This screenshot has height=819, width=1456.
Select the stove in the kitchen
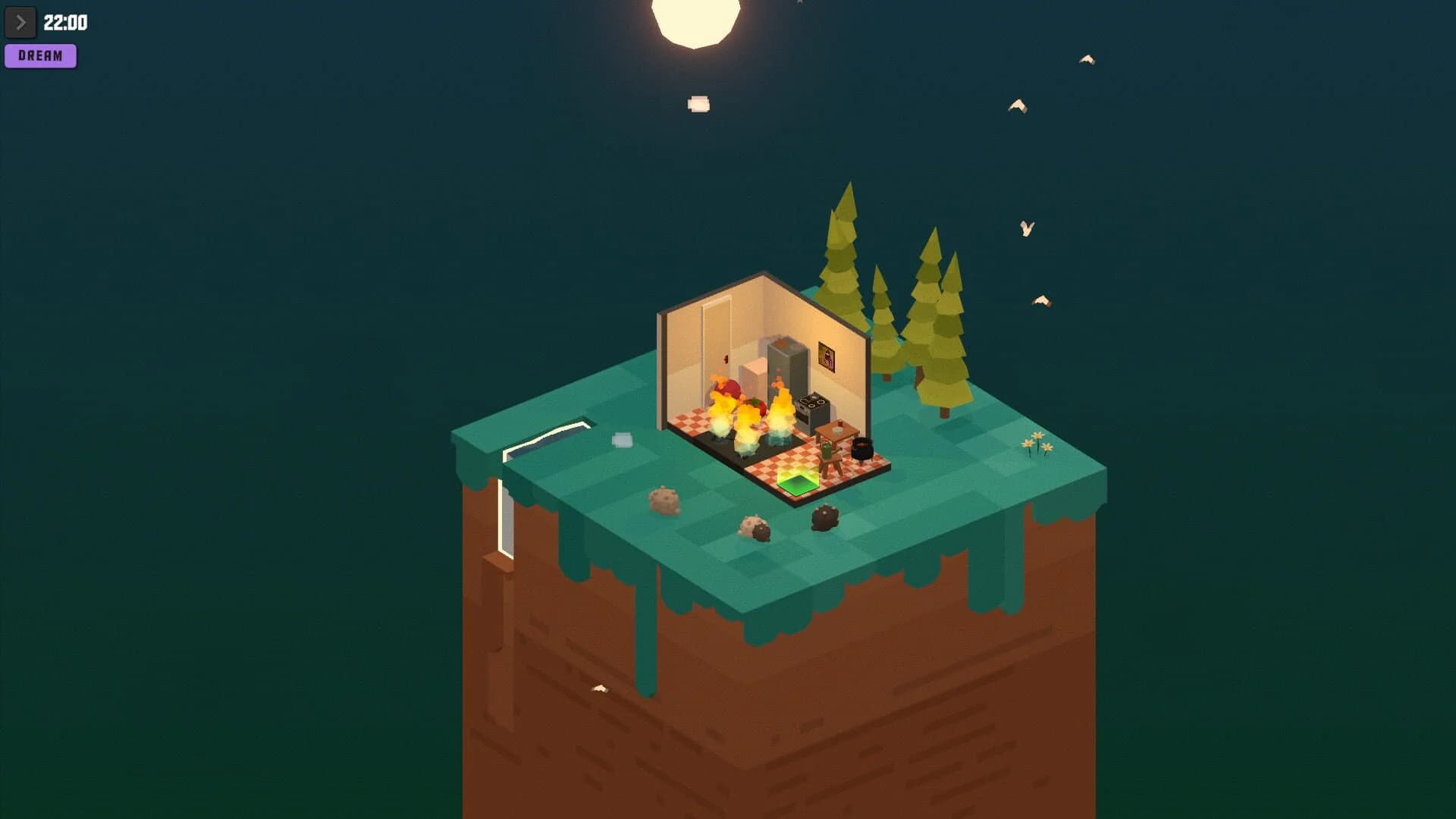pyautogui.click(x=813, y=406)
